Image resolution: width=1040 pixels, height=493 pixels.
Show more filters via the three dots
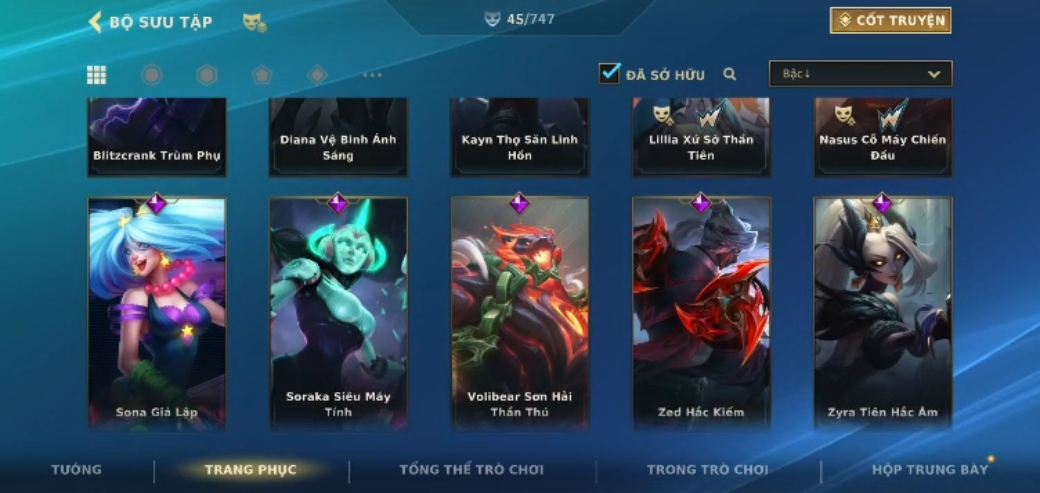tap(372, 75)
